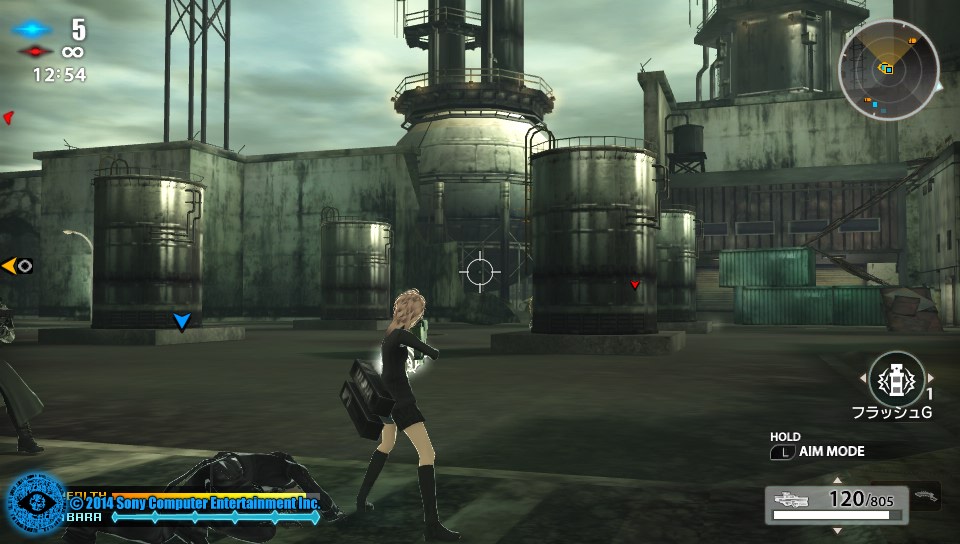Cycle item with the right arrow beside the grenade
This screenshot has height=544, width=960.
coord(932,378)
